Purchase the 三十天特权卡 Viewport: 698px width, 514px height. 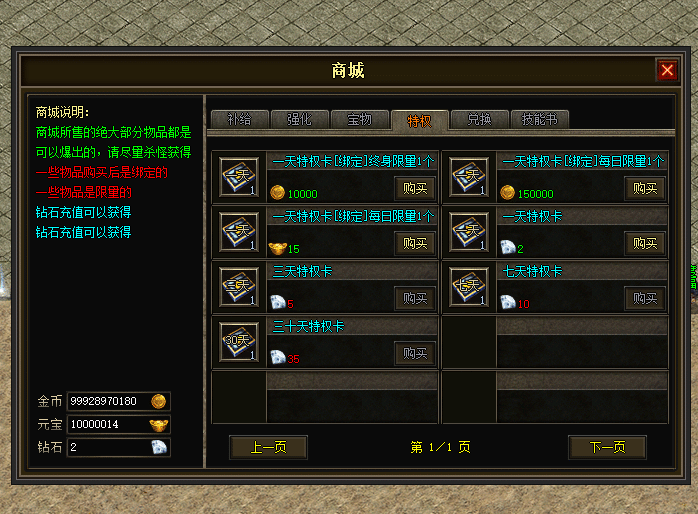tap(415, 353)
